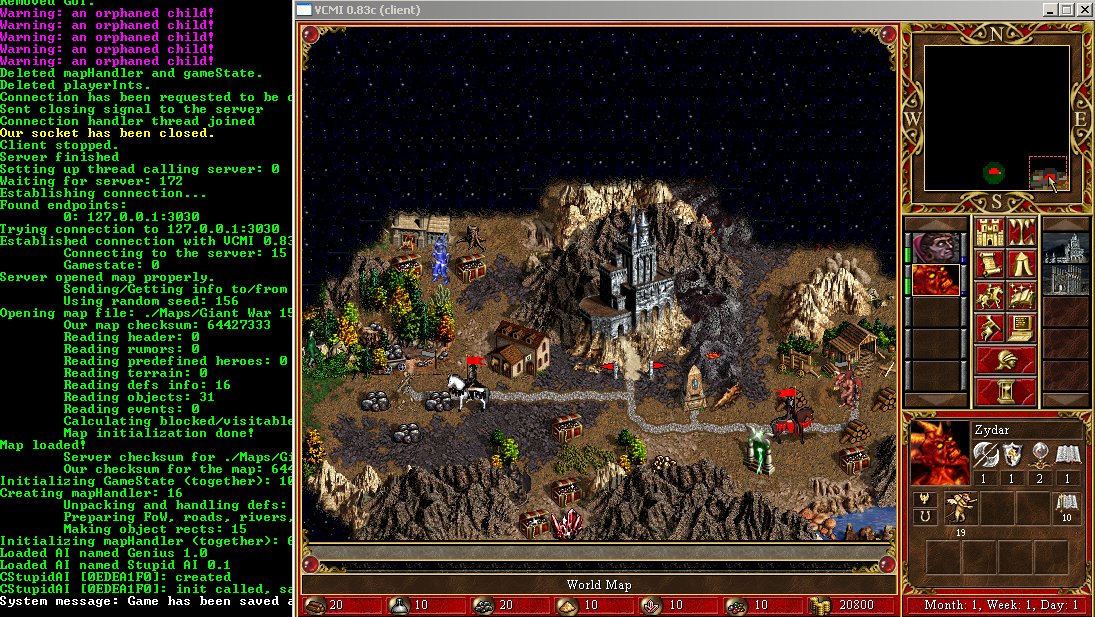1095x617 pixels.
Task: Select the gated fortress town thumbnail
Action: coord(1066,280)
